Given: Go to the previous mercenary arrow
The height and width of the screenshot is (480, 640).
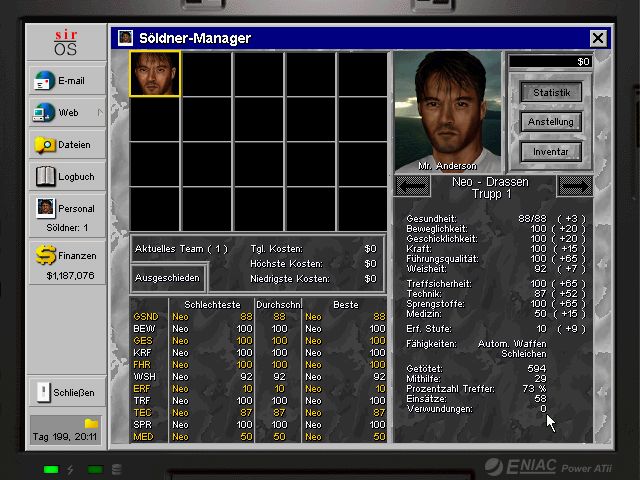Looking at the screenshot, I should click(x=413, y=186).
